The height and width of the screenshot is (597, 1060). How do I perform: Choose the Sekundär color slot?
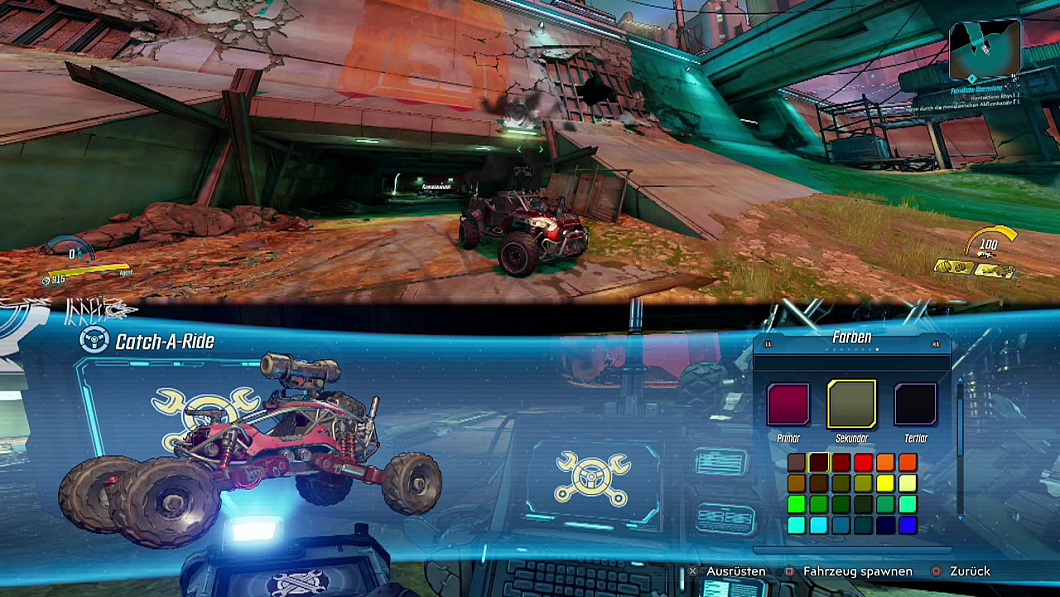pos(851,404)
